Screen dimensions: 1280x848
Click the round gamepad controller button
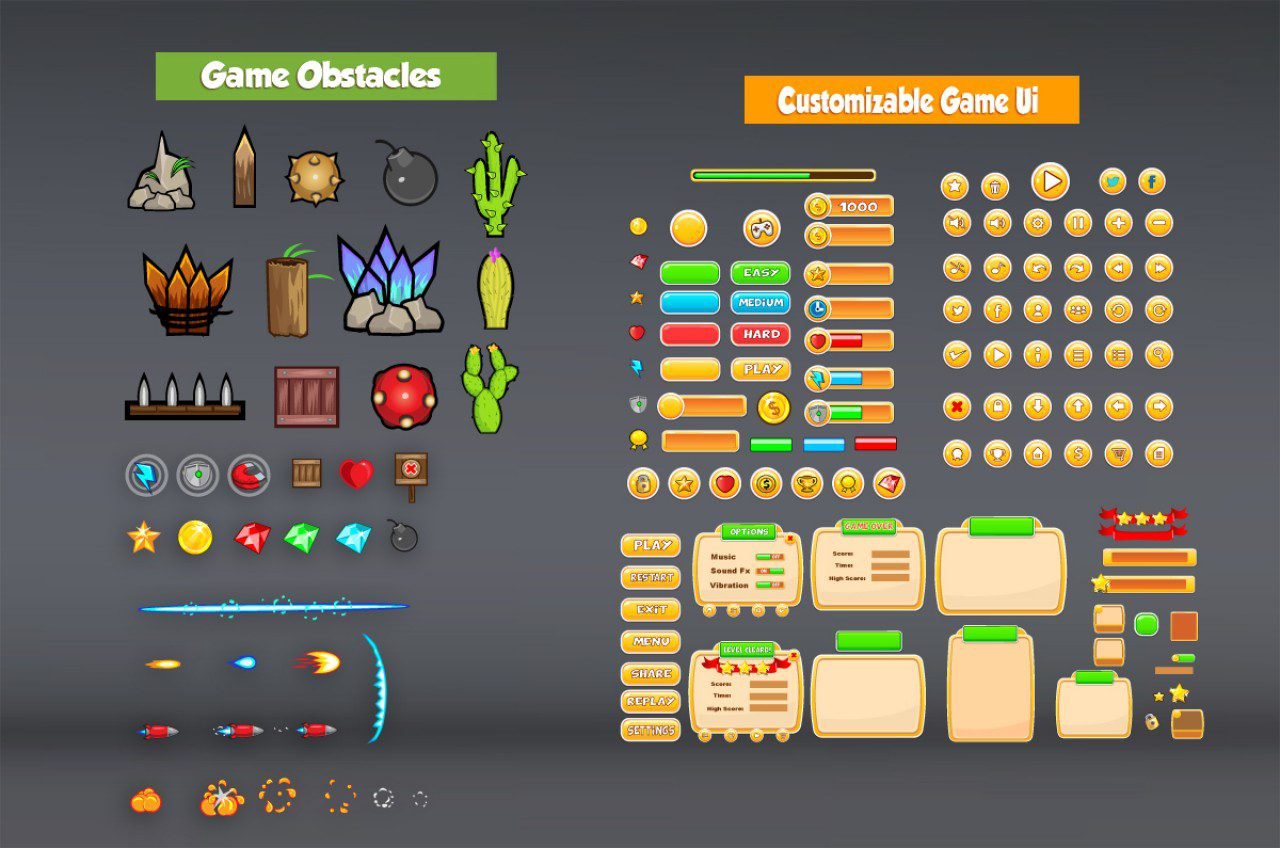point(762,228)
